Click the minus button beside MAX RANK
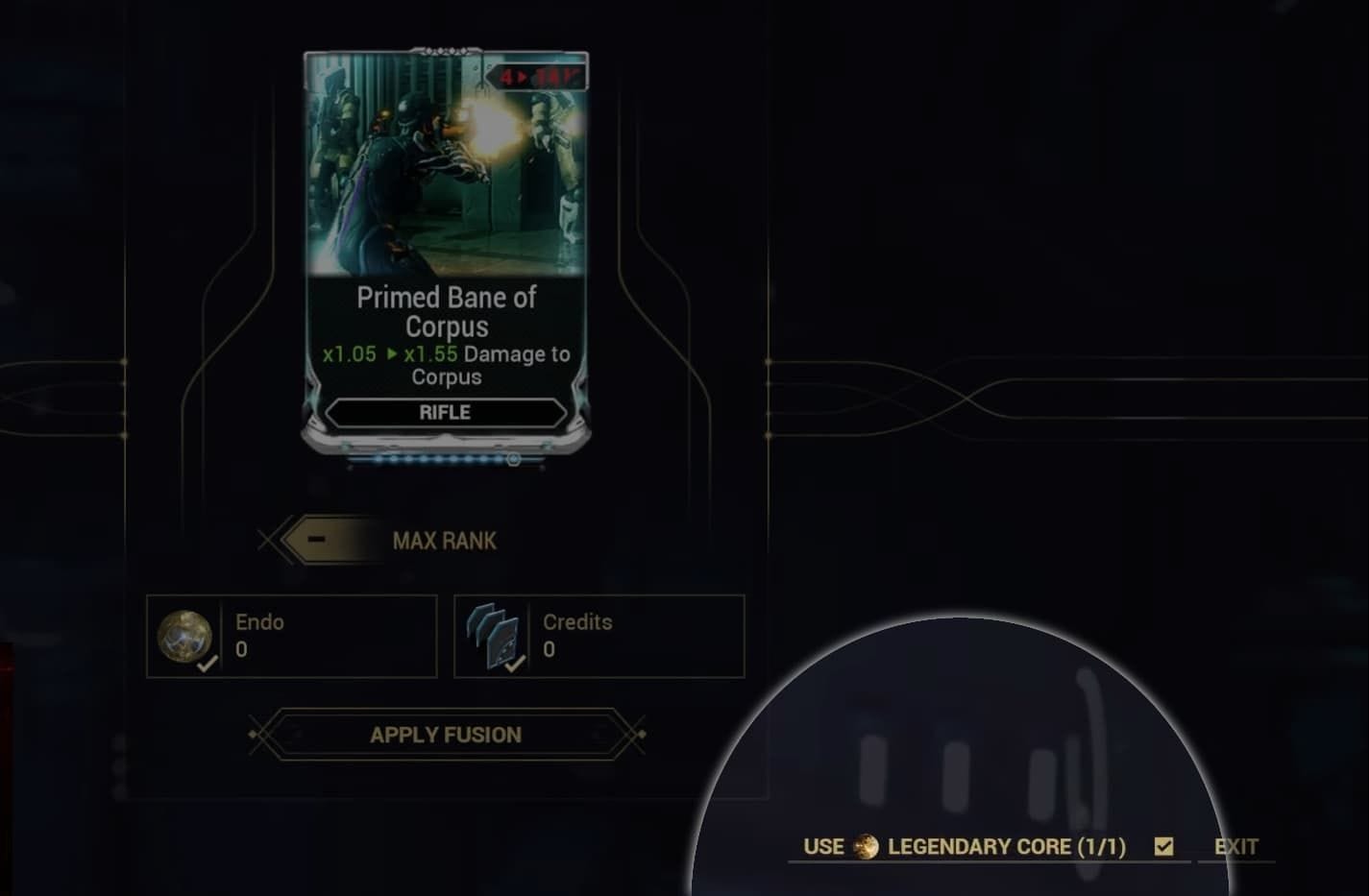1369x896 pixels. click(317, 540)
